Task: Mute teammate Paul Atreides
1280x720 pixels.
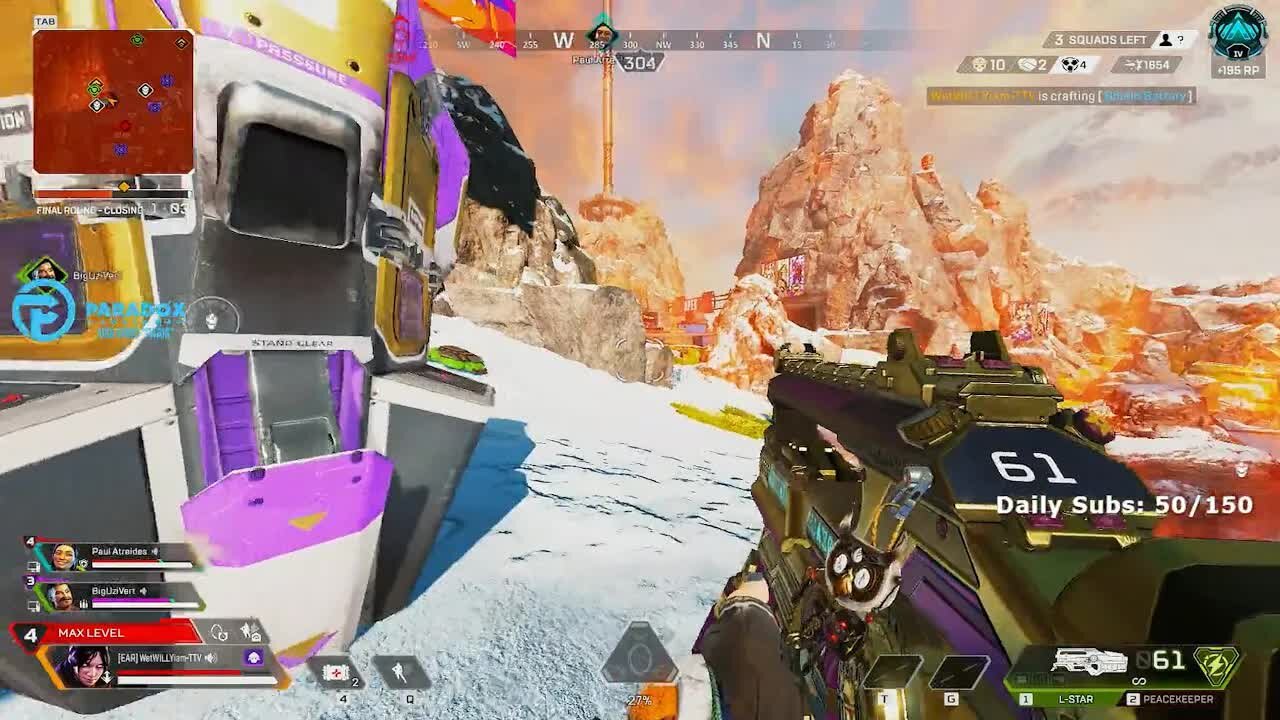Action: point(155,552)
